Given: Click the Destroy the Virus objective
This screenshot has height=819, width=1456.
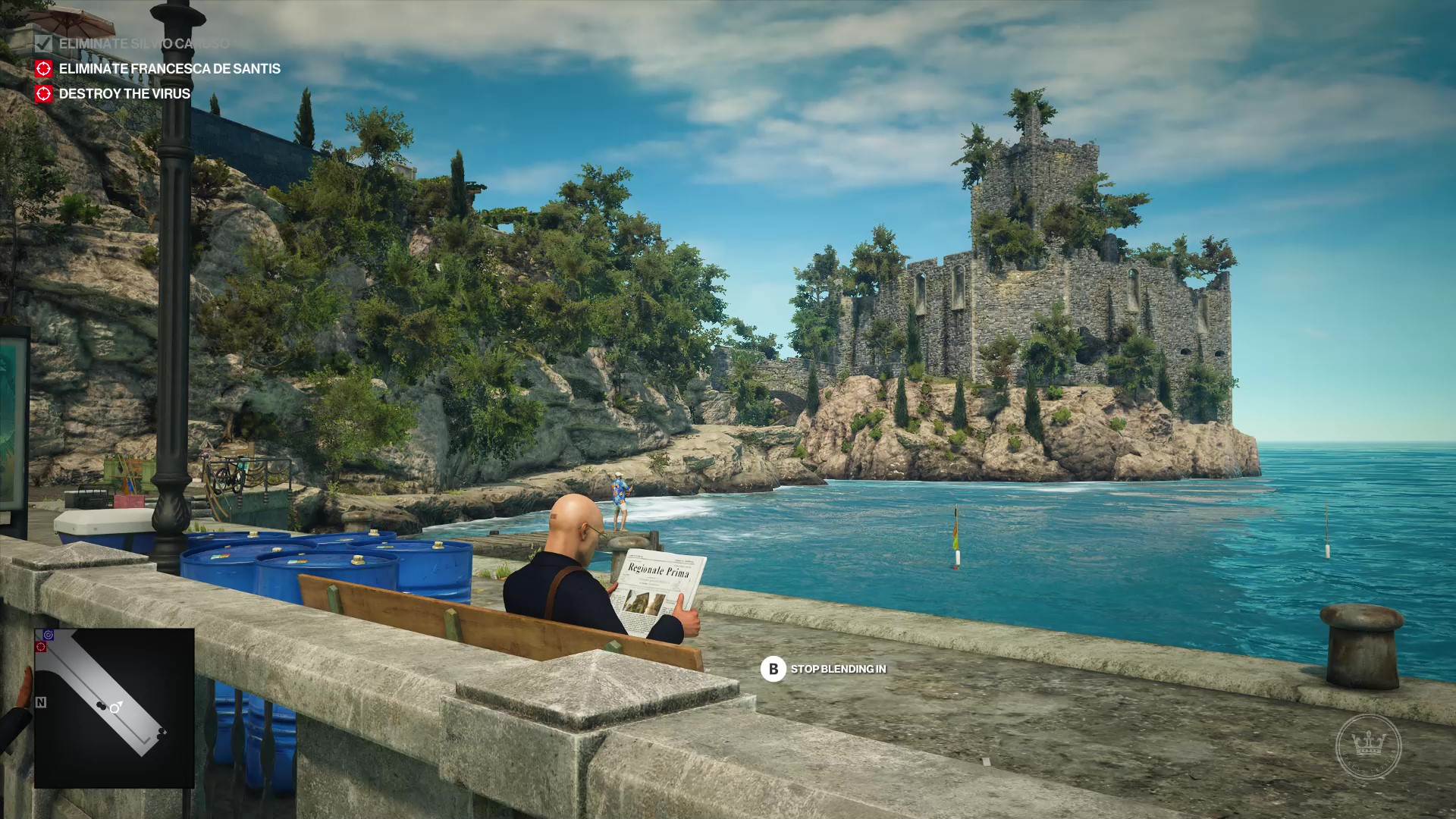Looking at the screenshot, I should click(124, 94).
